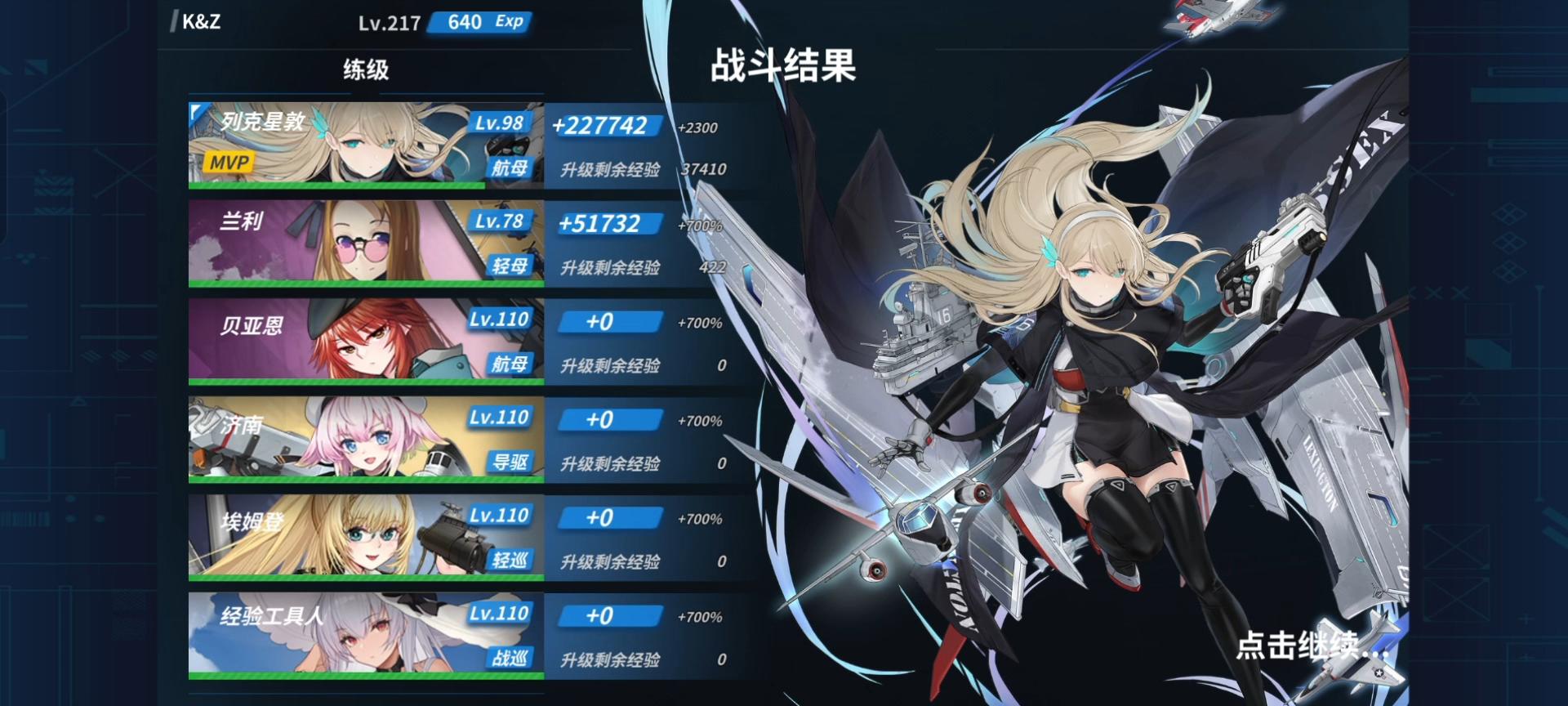Viewport: 1568px width, 706px height.
Task: Open the 练级 section header
Action: 362,69
